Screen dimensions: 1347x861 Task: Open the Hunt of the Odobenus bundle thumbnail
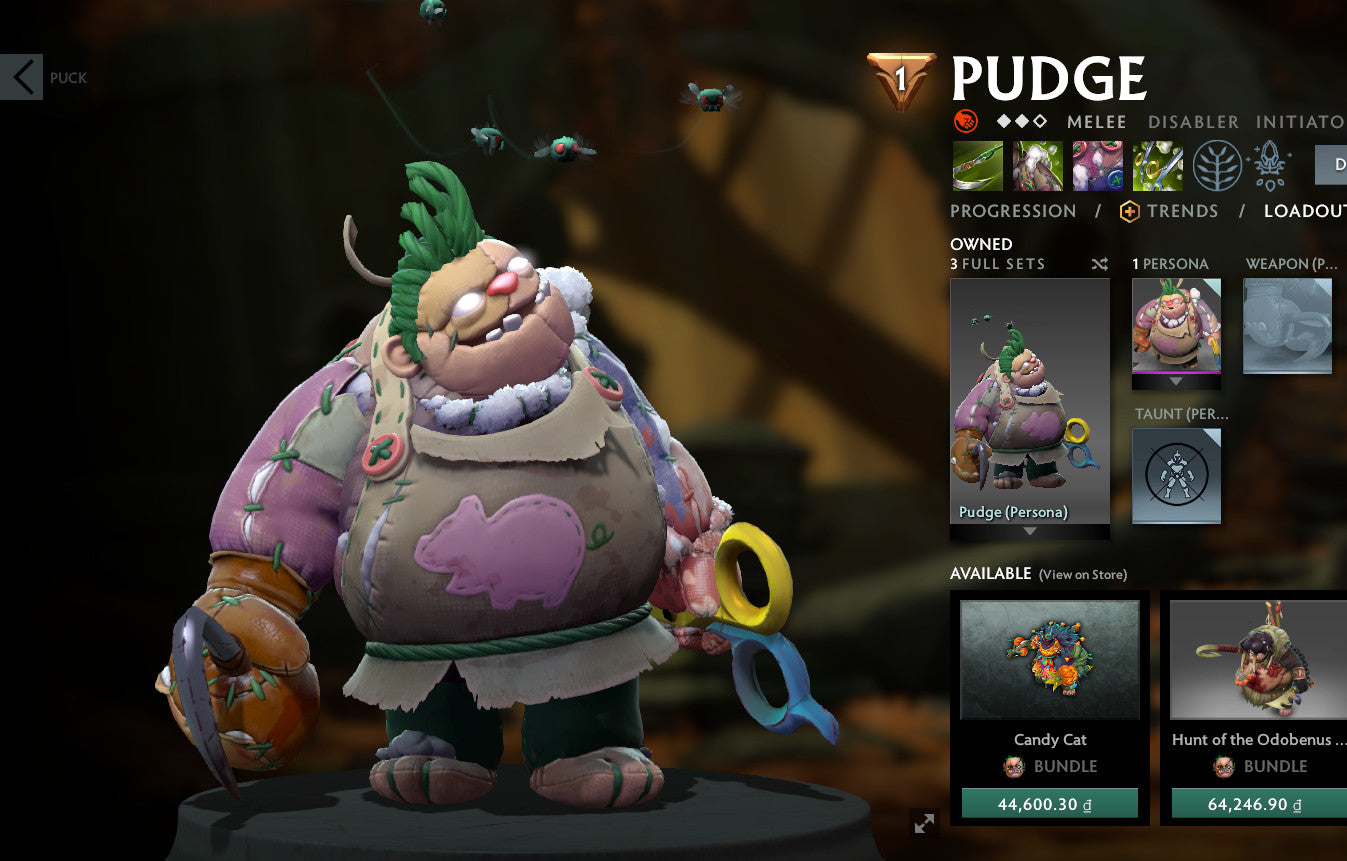[1256, 661]
